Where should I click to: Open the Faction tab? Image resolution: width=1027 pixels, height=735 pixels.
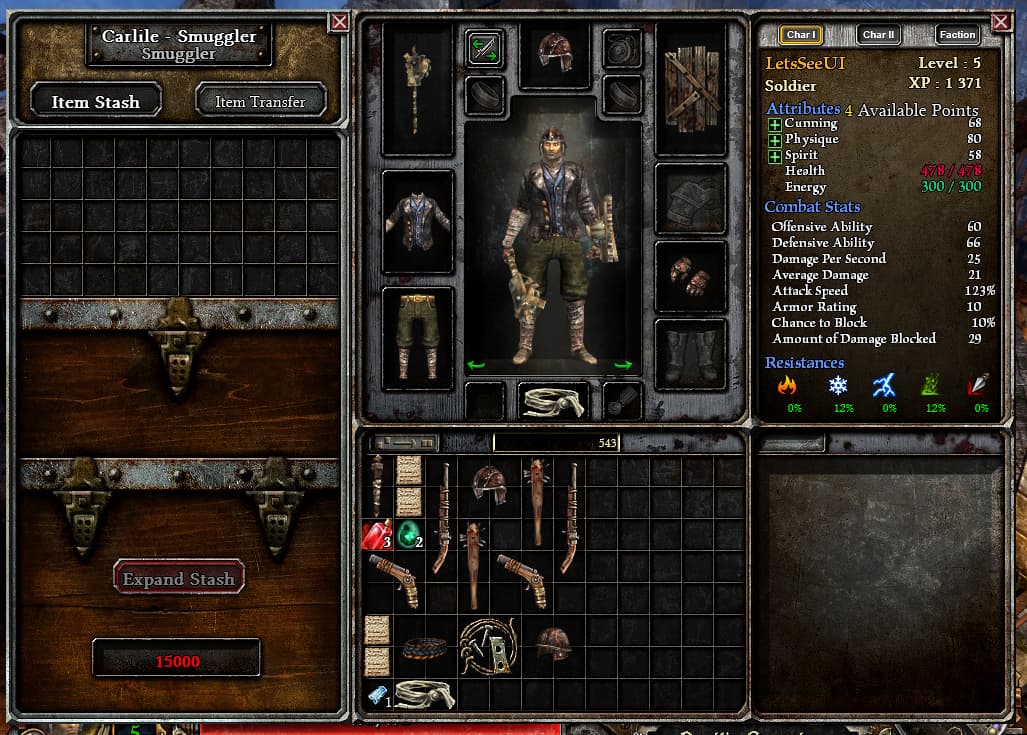pos(957,34)
